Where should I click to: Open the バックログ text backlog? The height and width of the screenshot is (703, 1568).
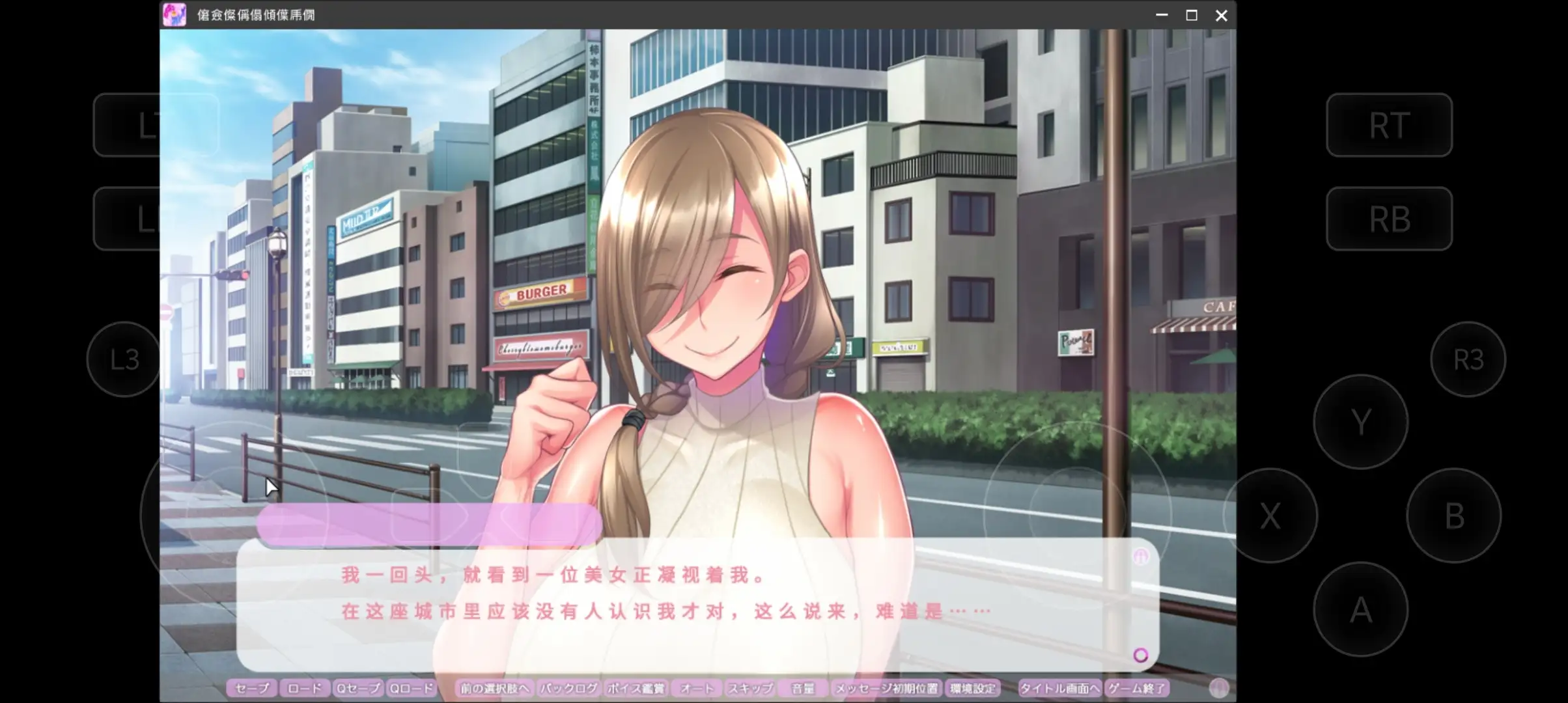(567, 688)
